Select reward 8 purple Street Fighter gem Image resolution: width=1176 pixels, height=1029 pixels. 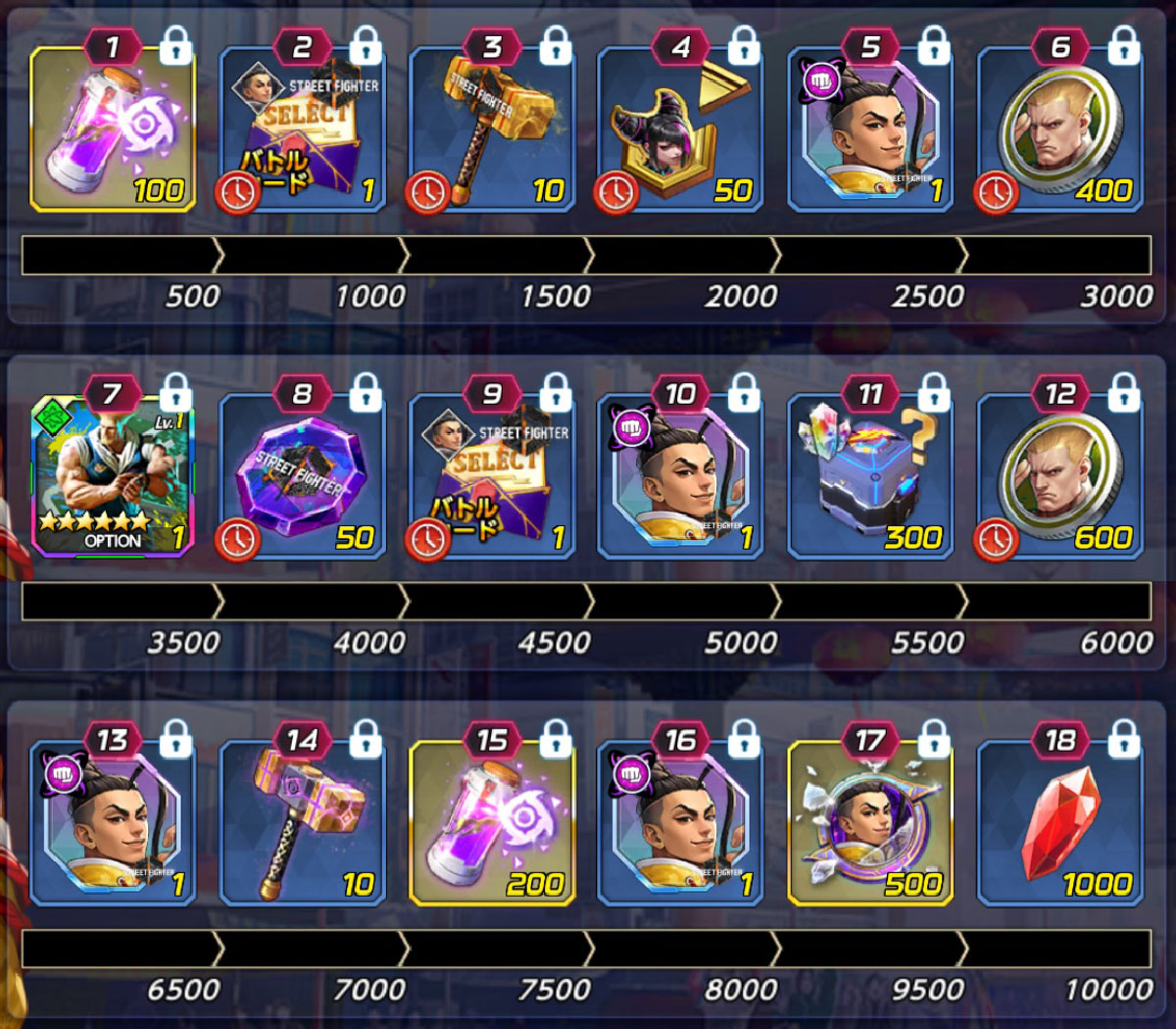pos(302,476)
